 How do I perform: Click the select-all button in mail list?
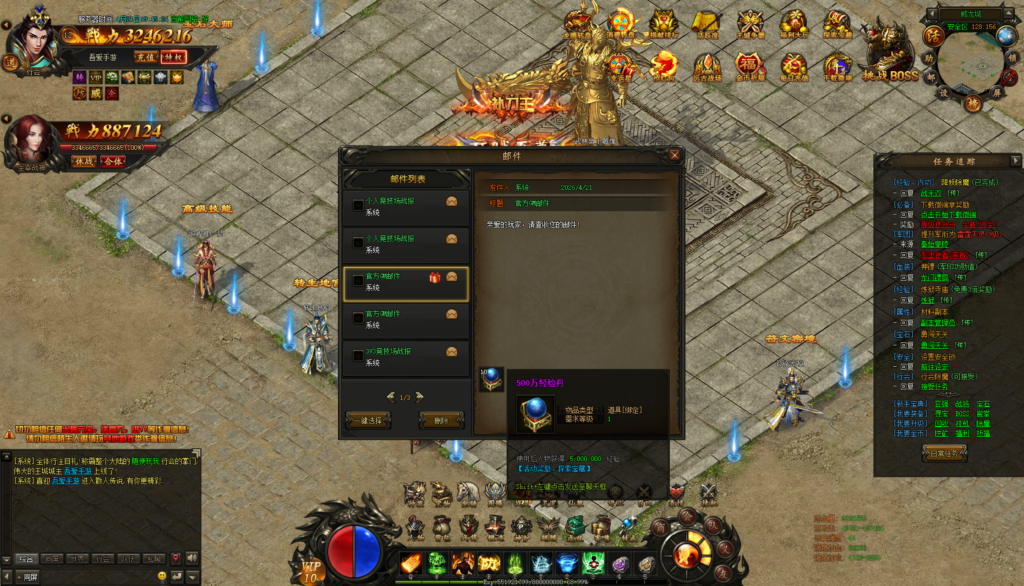tap(367, 420)
